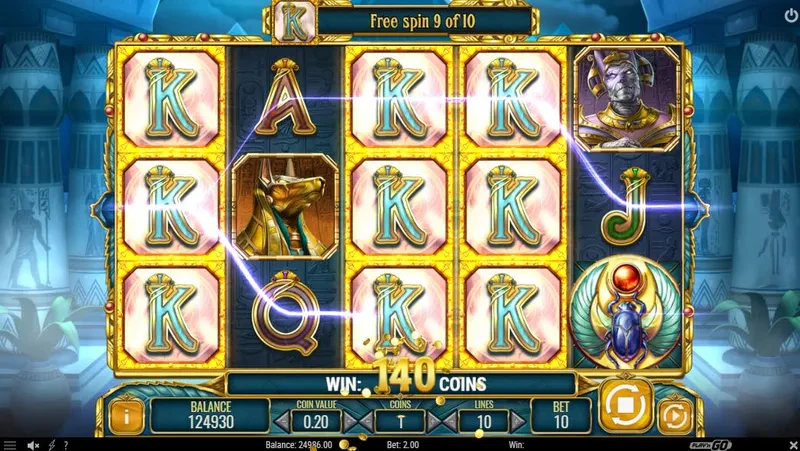Open the paytable info button

[x=126, y=414]
